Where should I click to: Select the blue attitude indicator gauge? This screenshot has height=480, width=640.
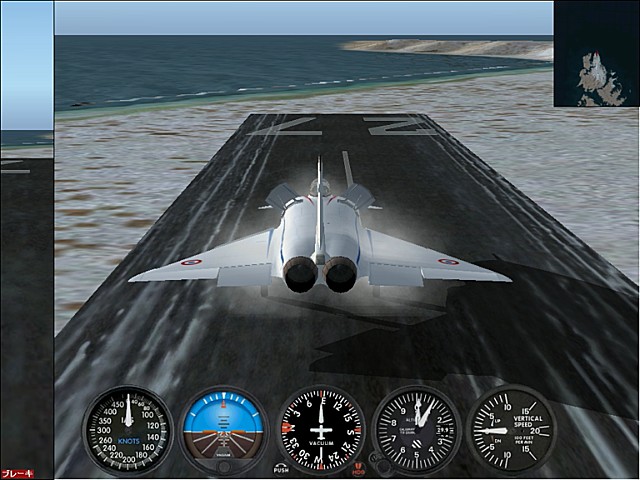click(x=224, y=430)
